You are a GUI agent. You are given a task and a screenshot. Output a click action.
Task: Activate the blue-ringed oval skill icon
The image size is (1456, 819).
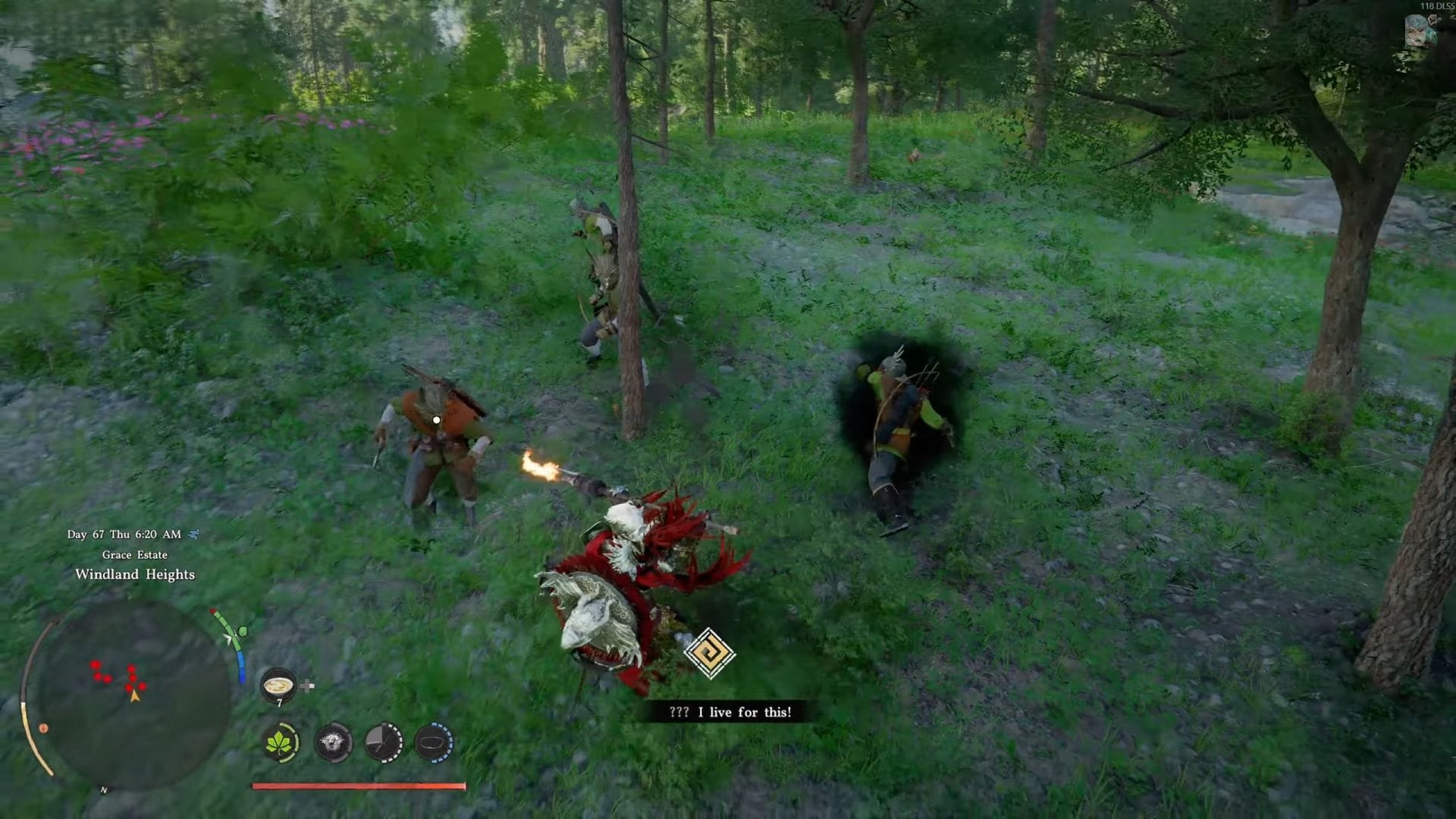click(435, 742)
